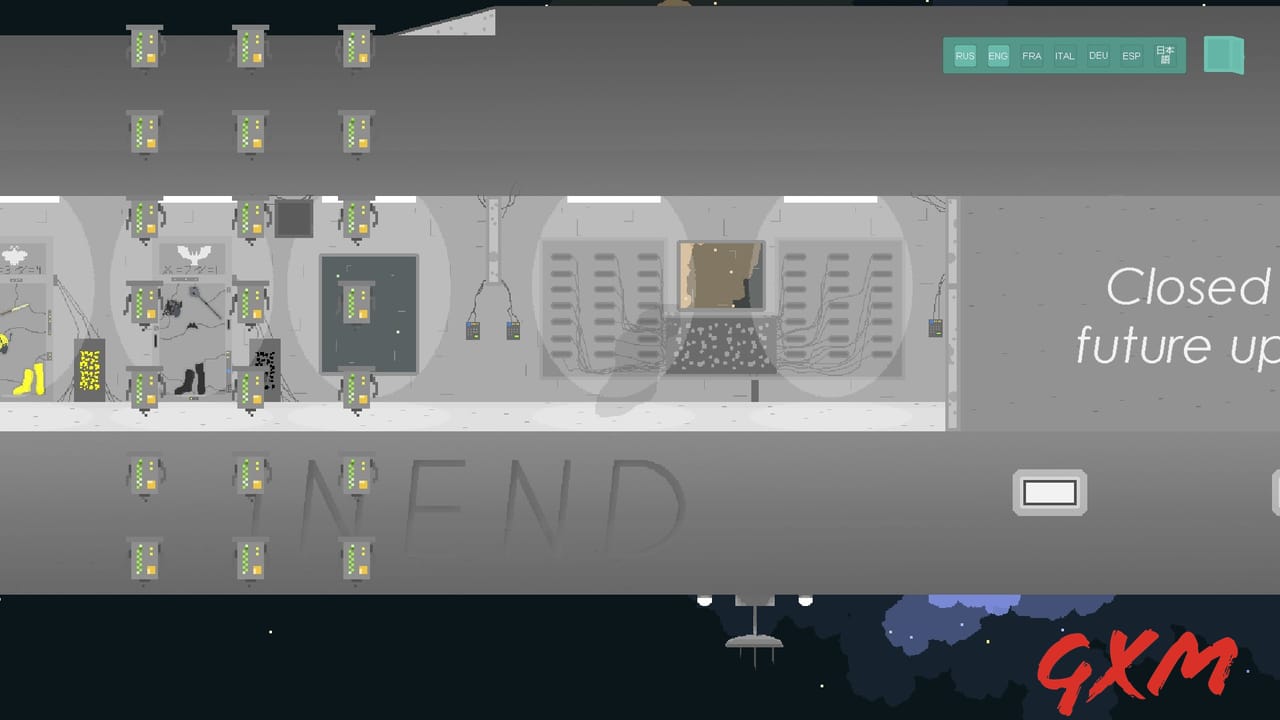
Task: Click the teal cube icon top right
Action: 1224,55
